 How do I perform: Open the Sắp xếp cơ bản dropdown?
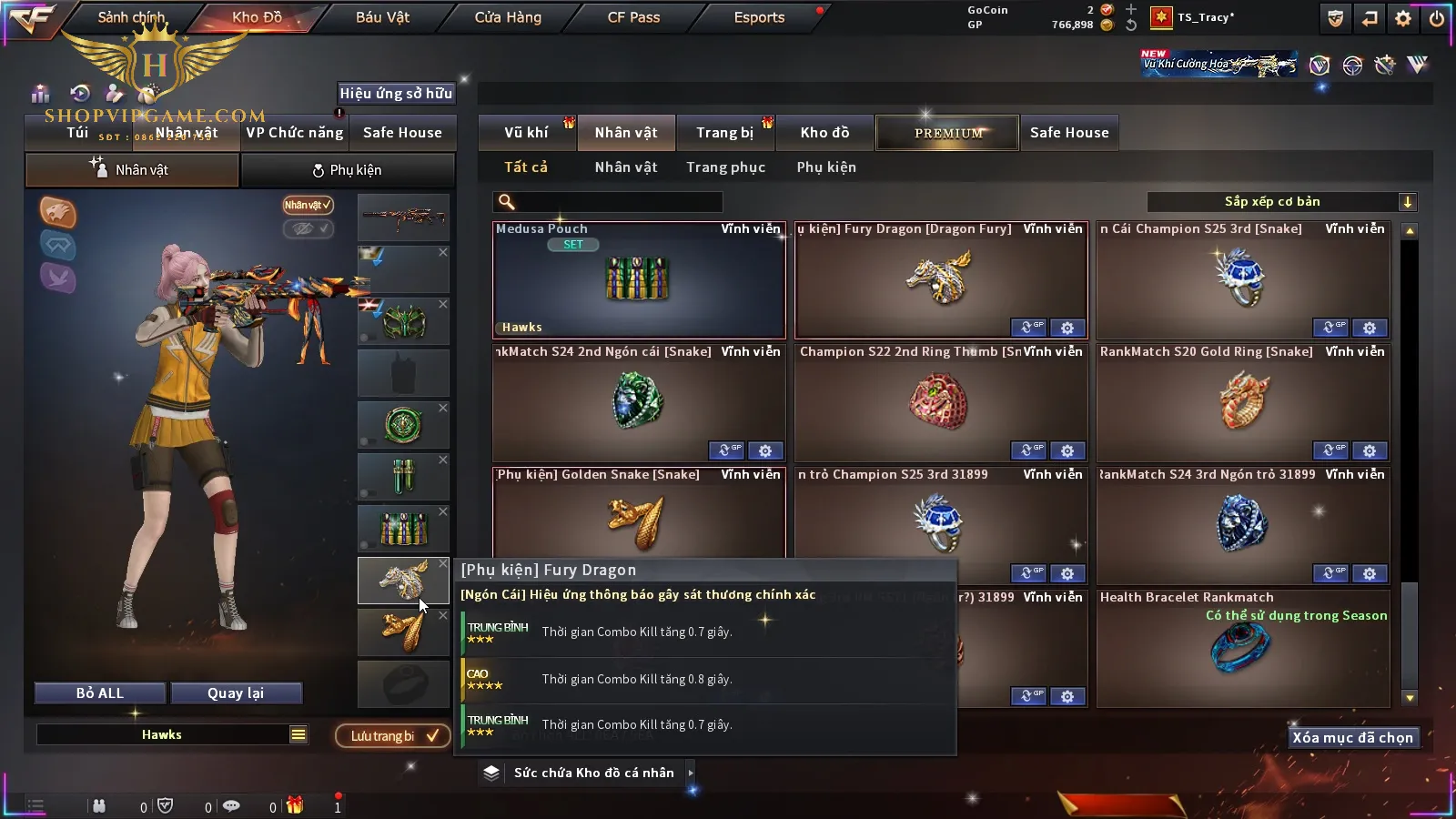click(x=1281, y=202)
